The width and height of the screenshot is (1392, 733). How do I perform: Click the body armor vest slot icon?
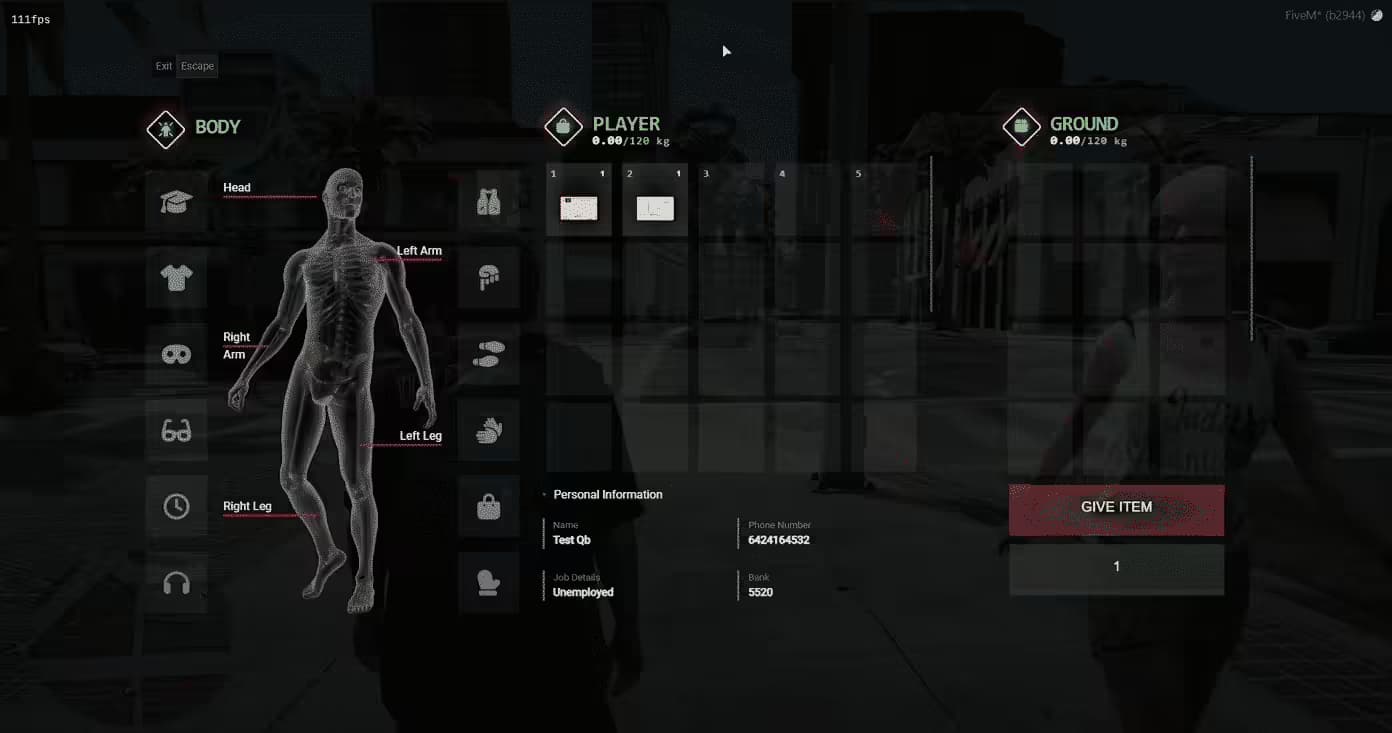click(489, 201)
